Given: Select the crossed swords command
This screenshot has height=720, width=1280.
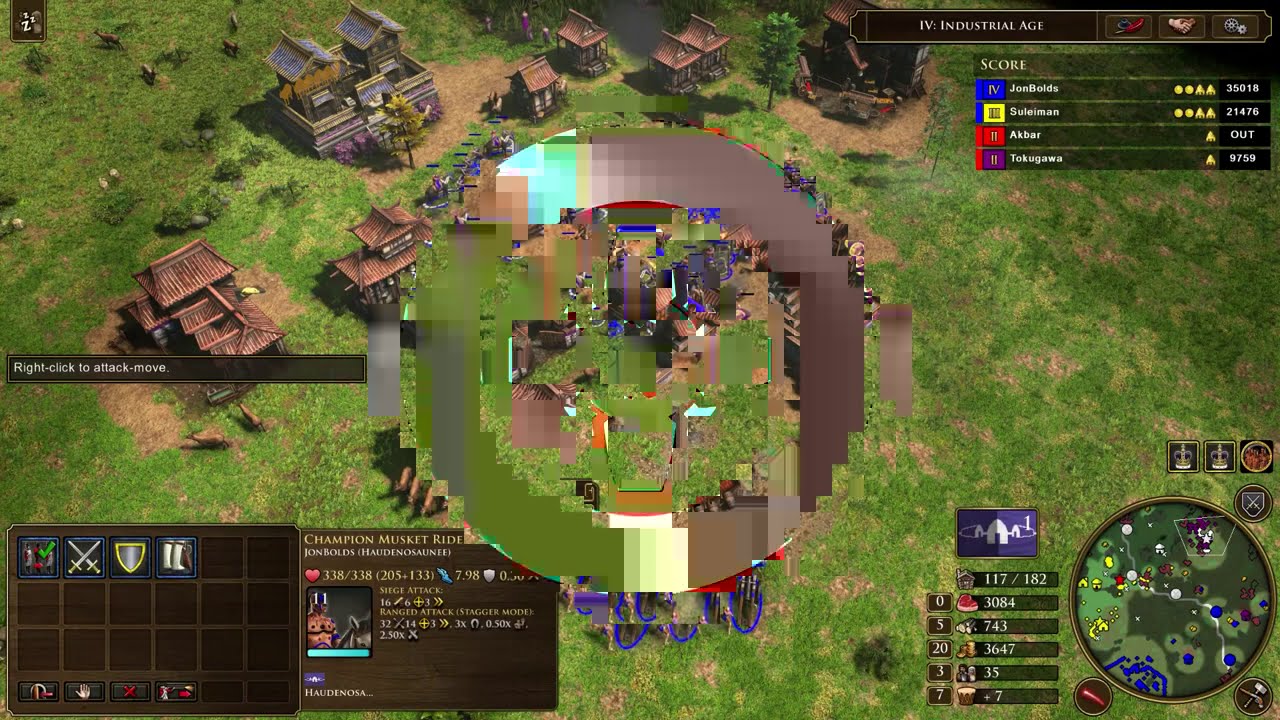Looking at the screenshot, I should tap(85, 557).
